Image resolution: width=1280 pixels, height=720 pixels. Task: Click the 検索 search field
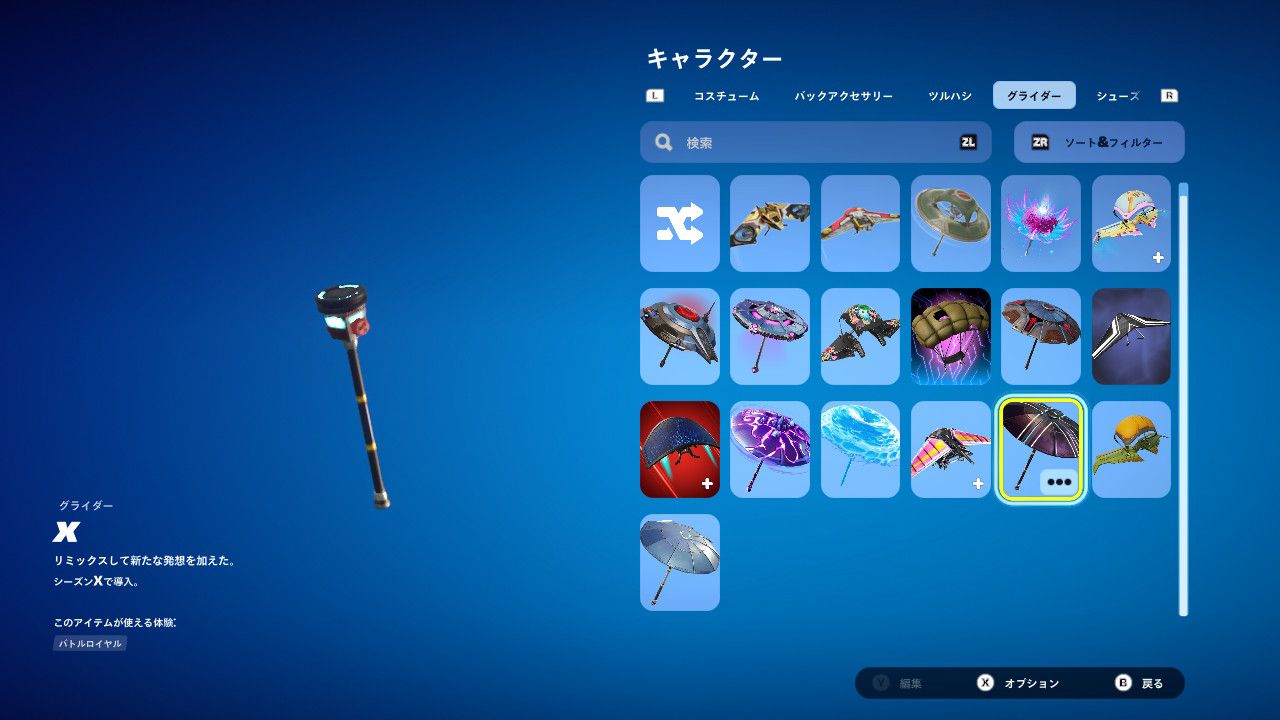pos(815,142)
